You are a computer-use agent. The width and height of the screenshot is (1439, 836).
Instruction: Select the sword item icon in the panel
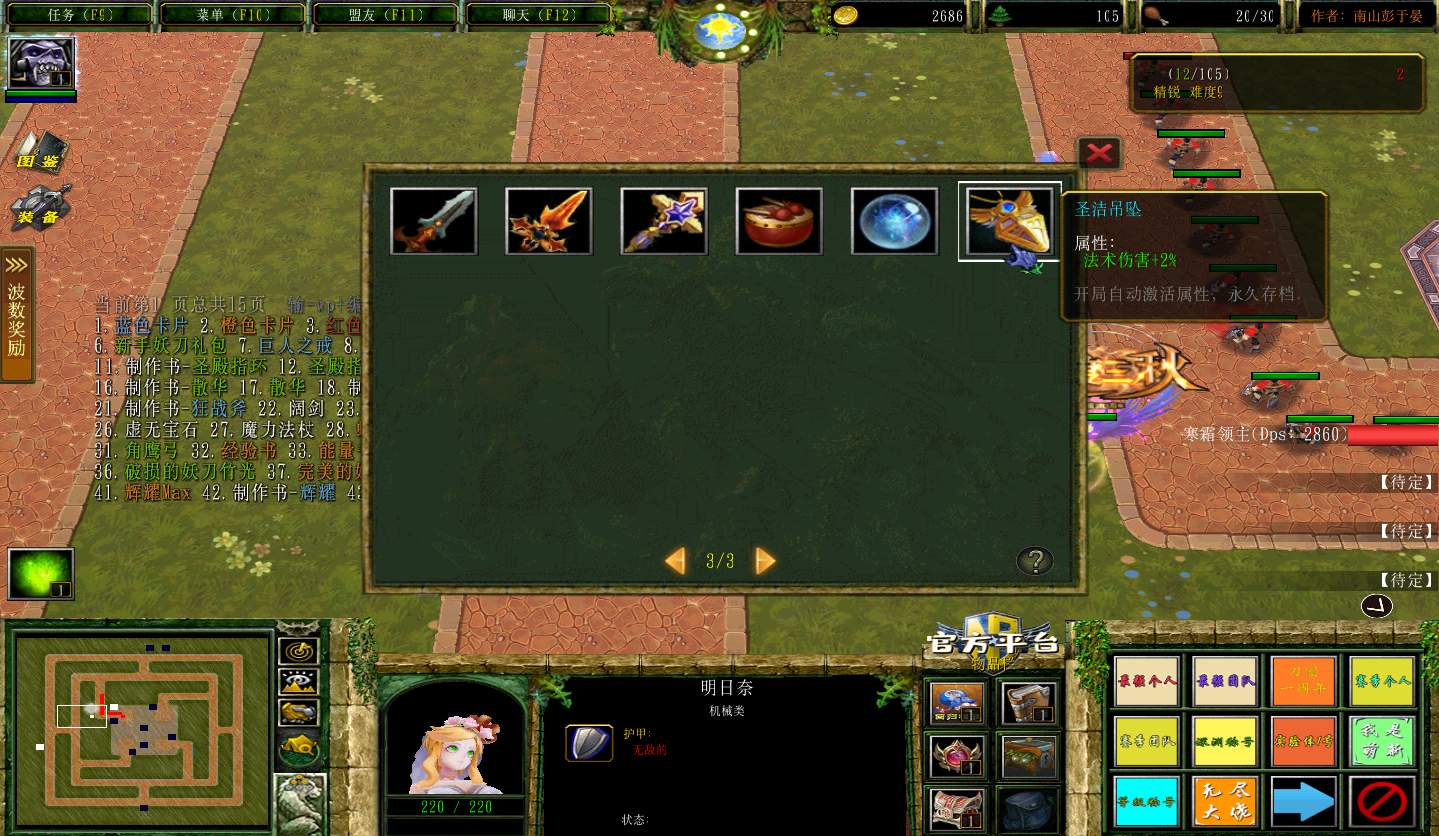pos(433,220)
